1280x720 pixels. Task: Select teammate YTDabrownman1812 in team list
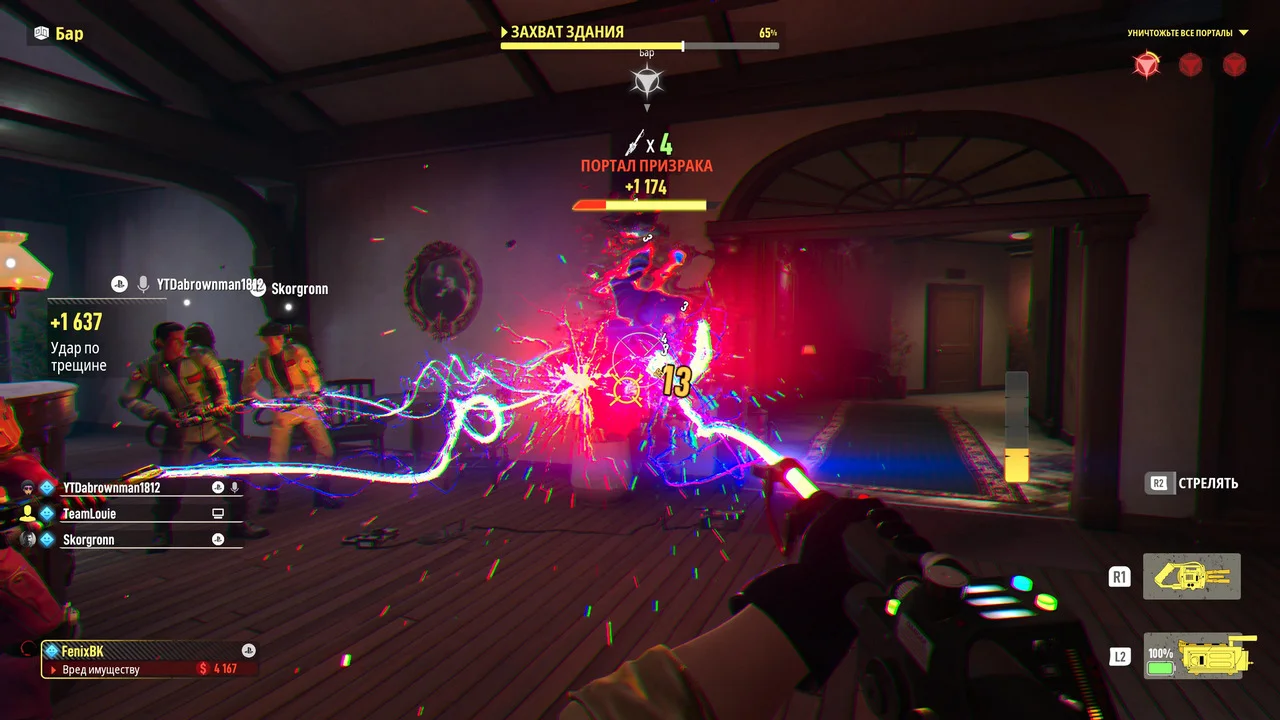click(x=111, y=488)
